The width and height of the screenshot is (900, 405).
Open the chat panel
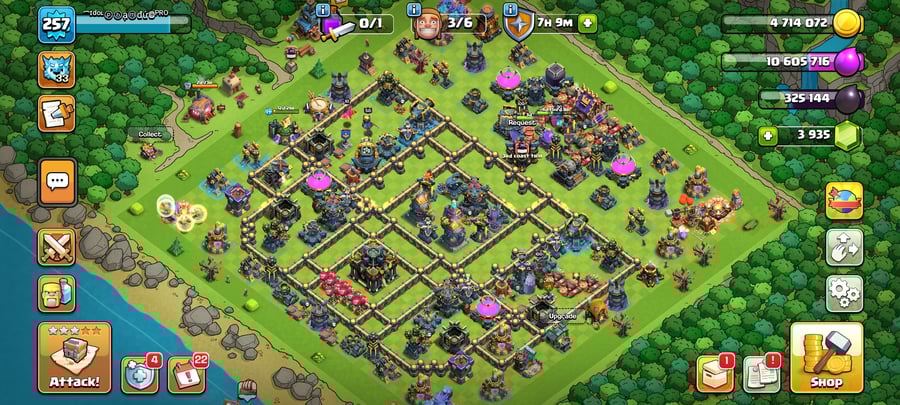coord(57,182)
